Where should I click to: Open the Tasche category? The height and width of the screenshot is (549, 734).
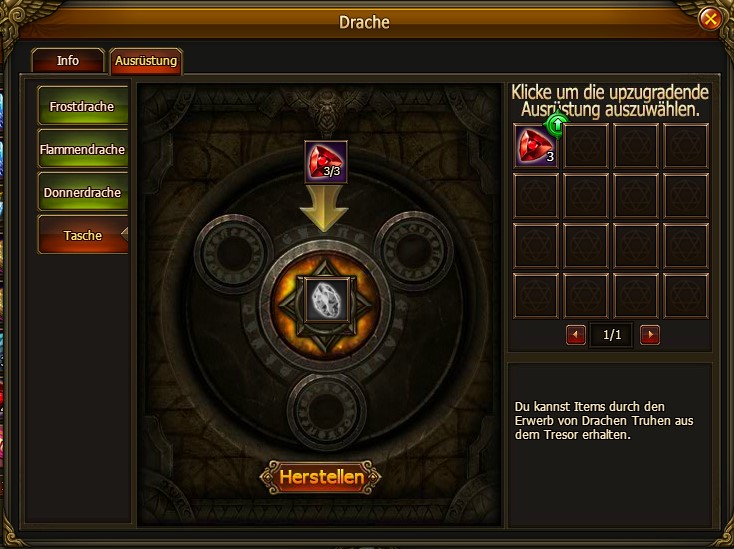click(84, 235)
